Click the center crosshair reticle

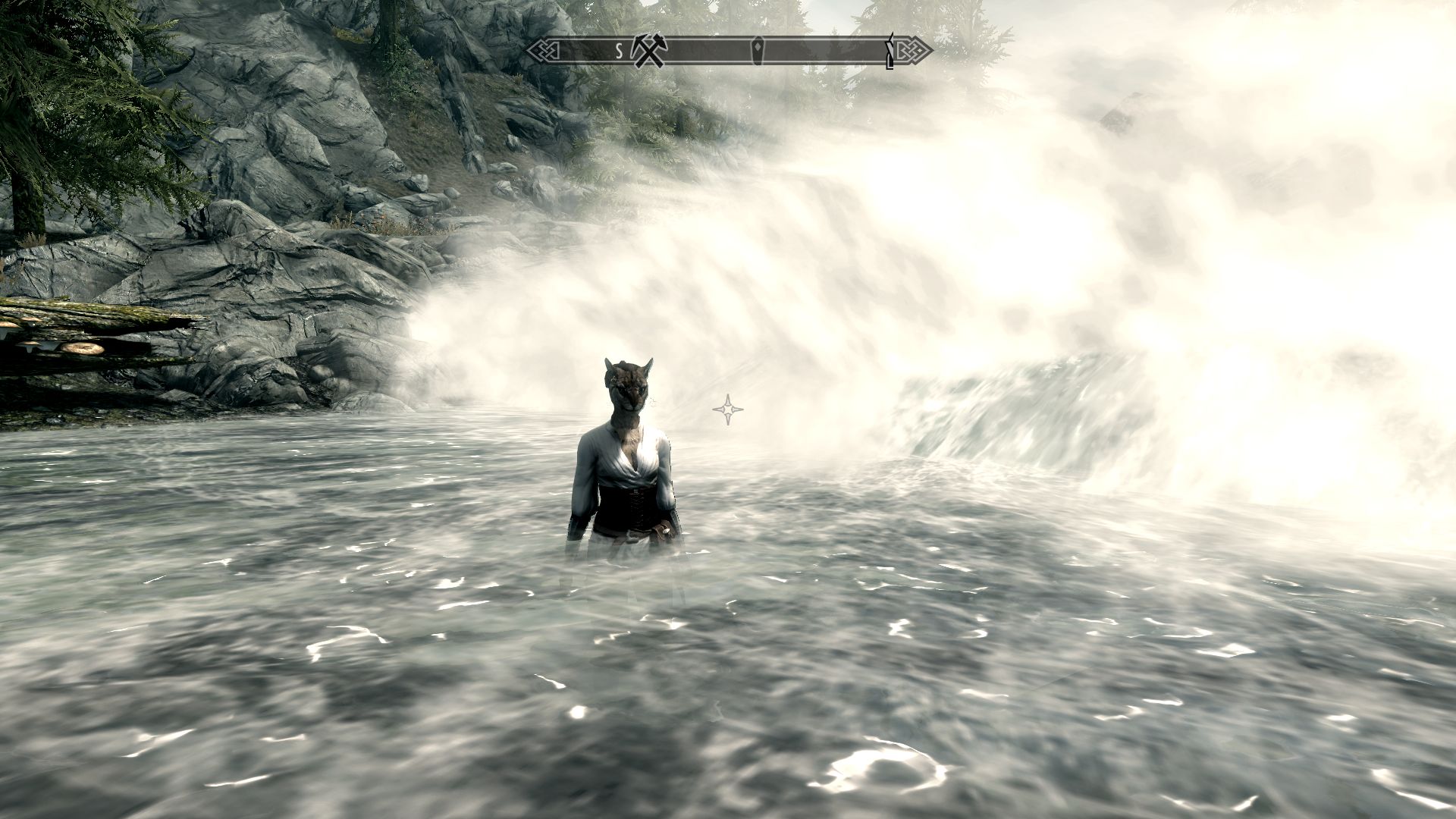727,409
